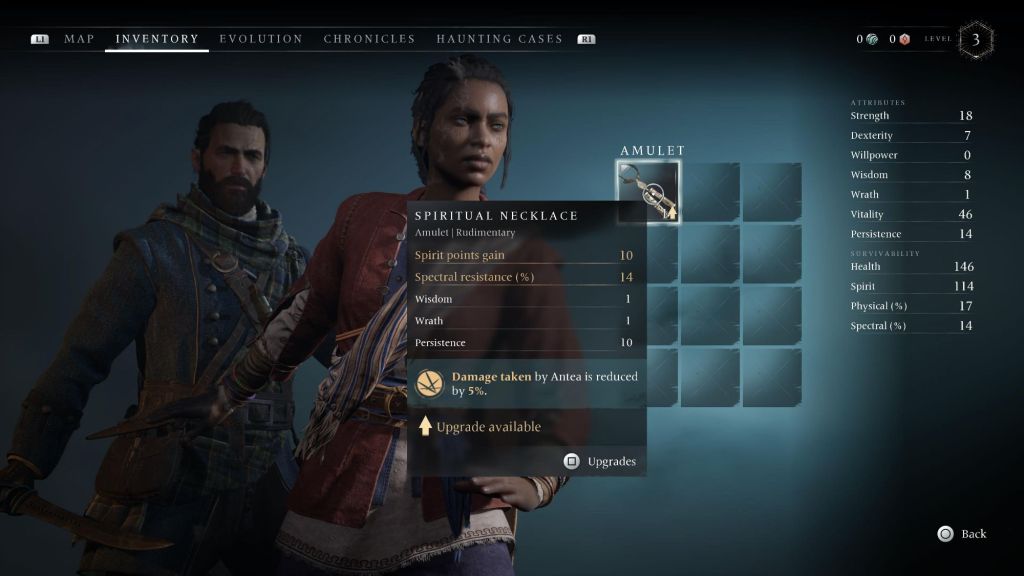Show the Chronicles tab
This screenshot has width=1024, height=576.
tap(369, 39)
